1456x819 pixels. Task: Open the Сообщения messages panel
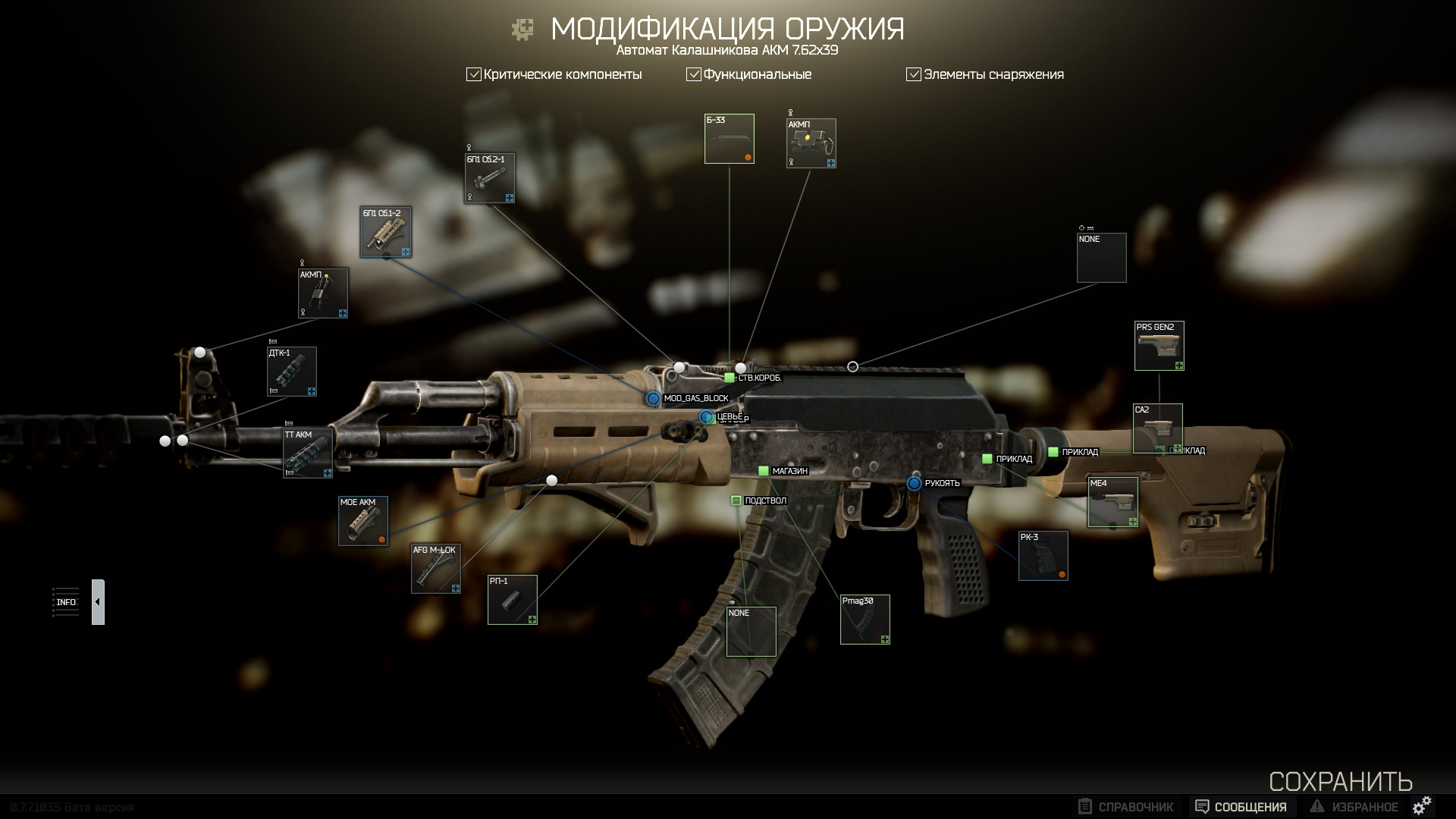tap(1241, 807)
